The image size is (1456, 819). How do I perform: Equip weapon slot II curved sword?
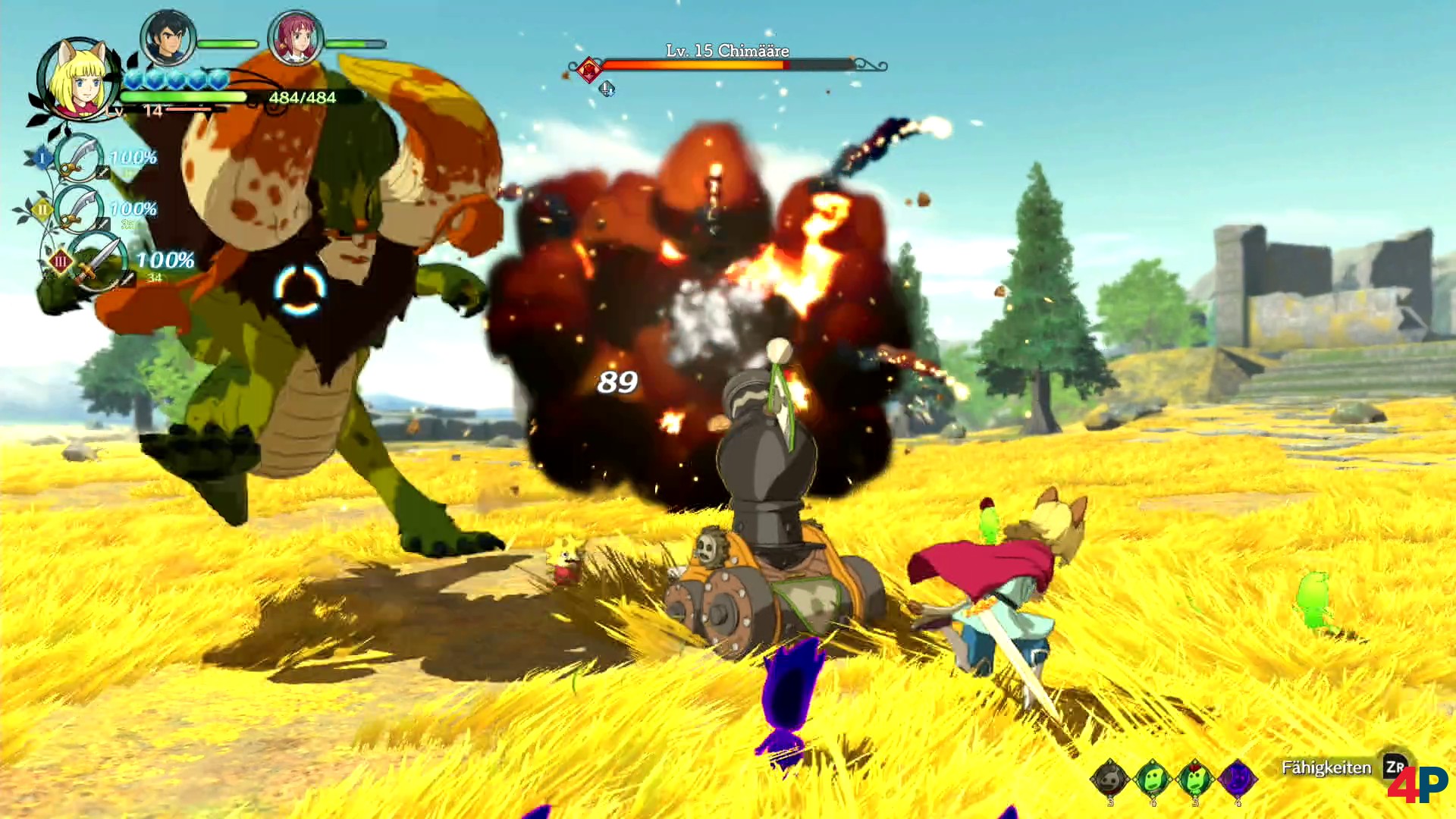coord(79,209)
